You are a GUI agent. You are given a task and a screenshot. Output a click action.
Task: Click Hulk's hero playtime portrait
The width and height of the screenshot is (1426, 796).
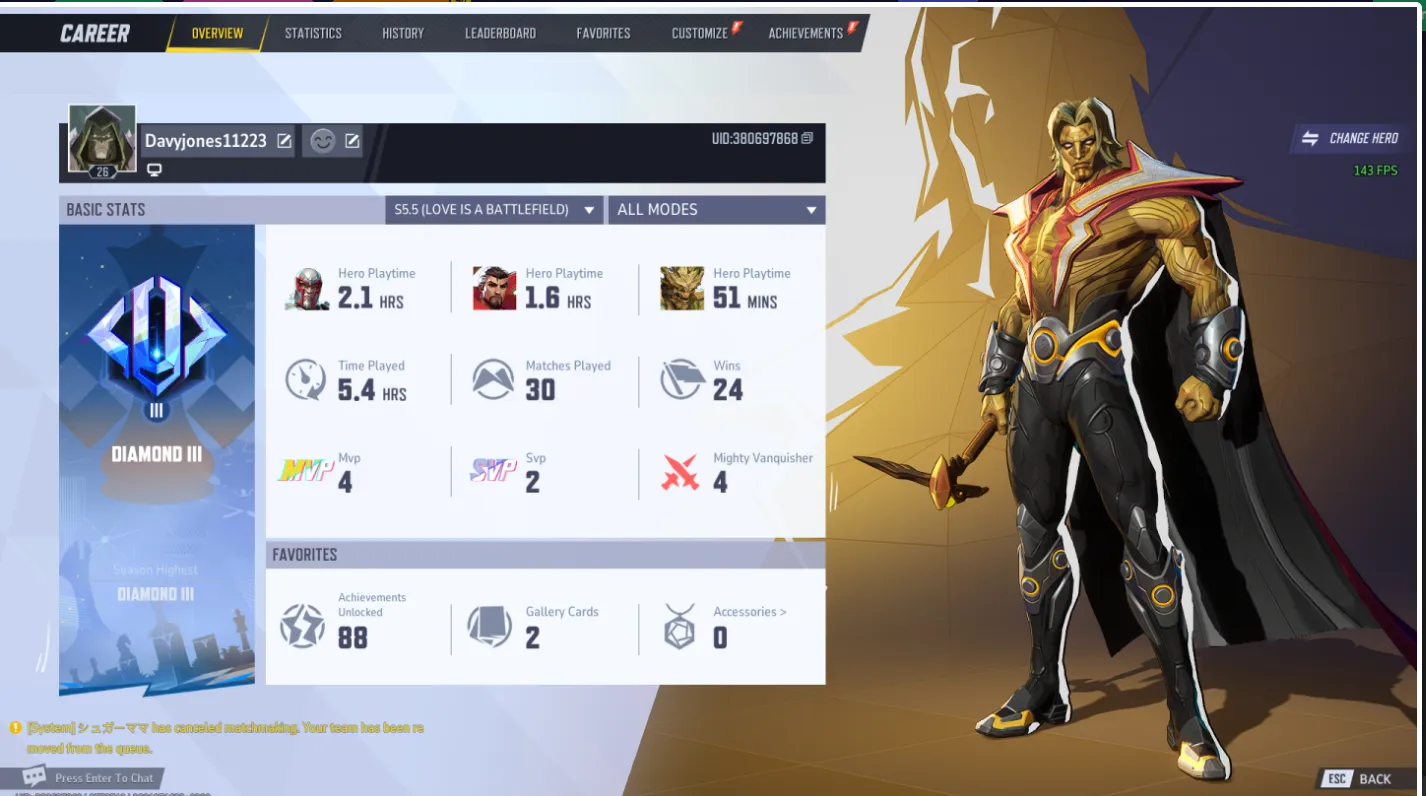coord(493,287)
